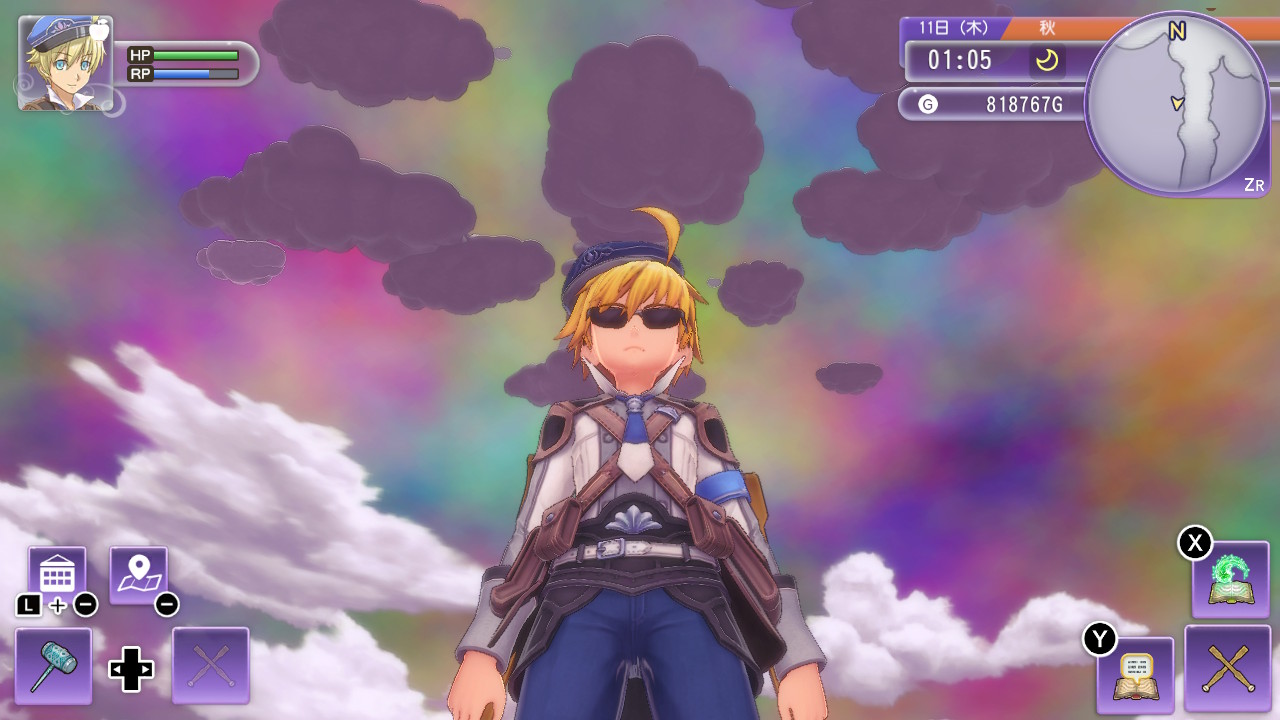The image size is (1280, 720).
Task: Click the crossed bats weapon slot
Action: click(1228, 668)
